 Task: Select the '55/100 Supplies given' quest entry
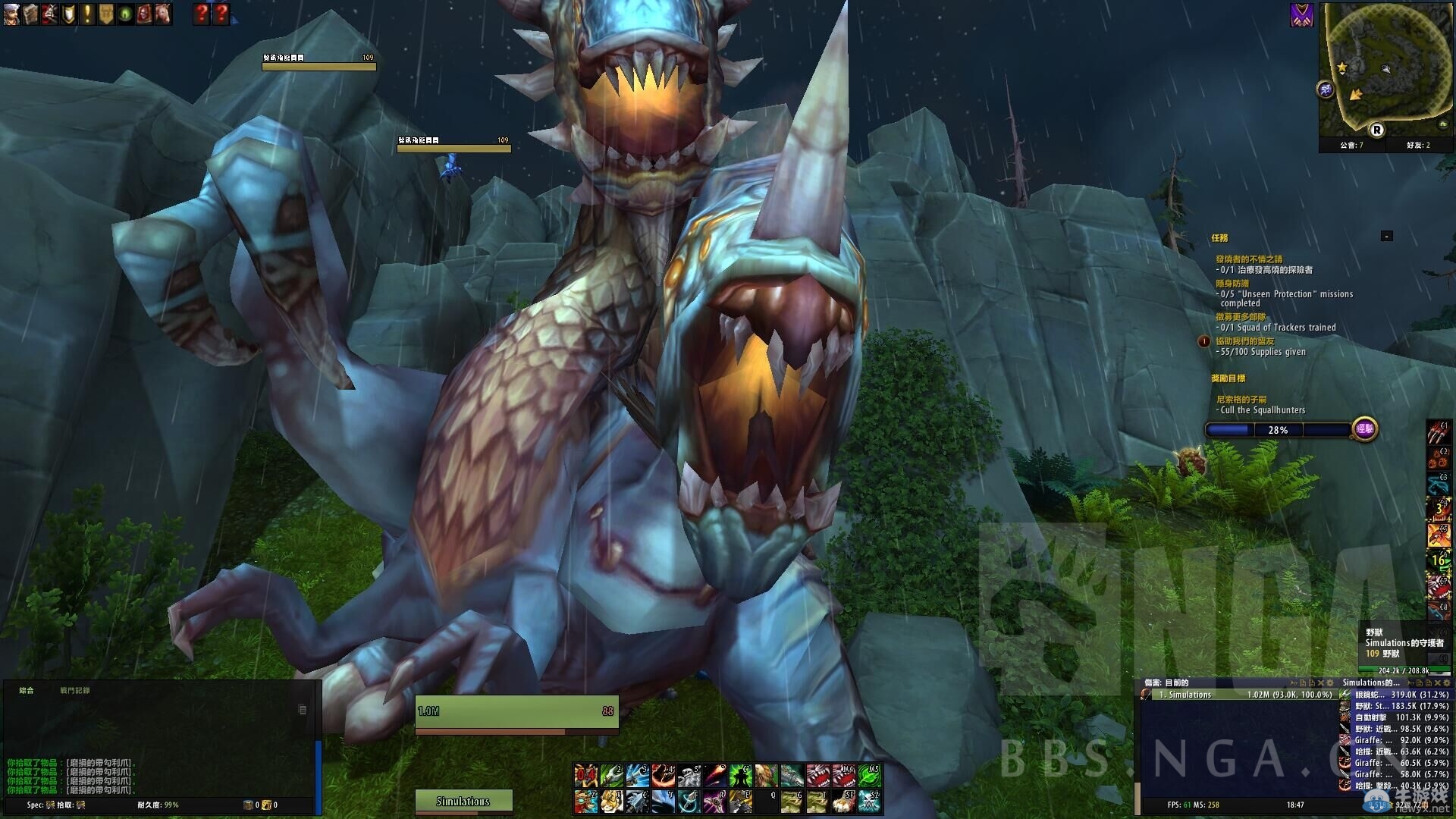1263,352
